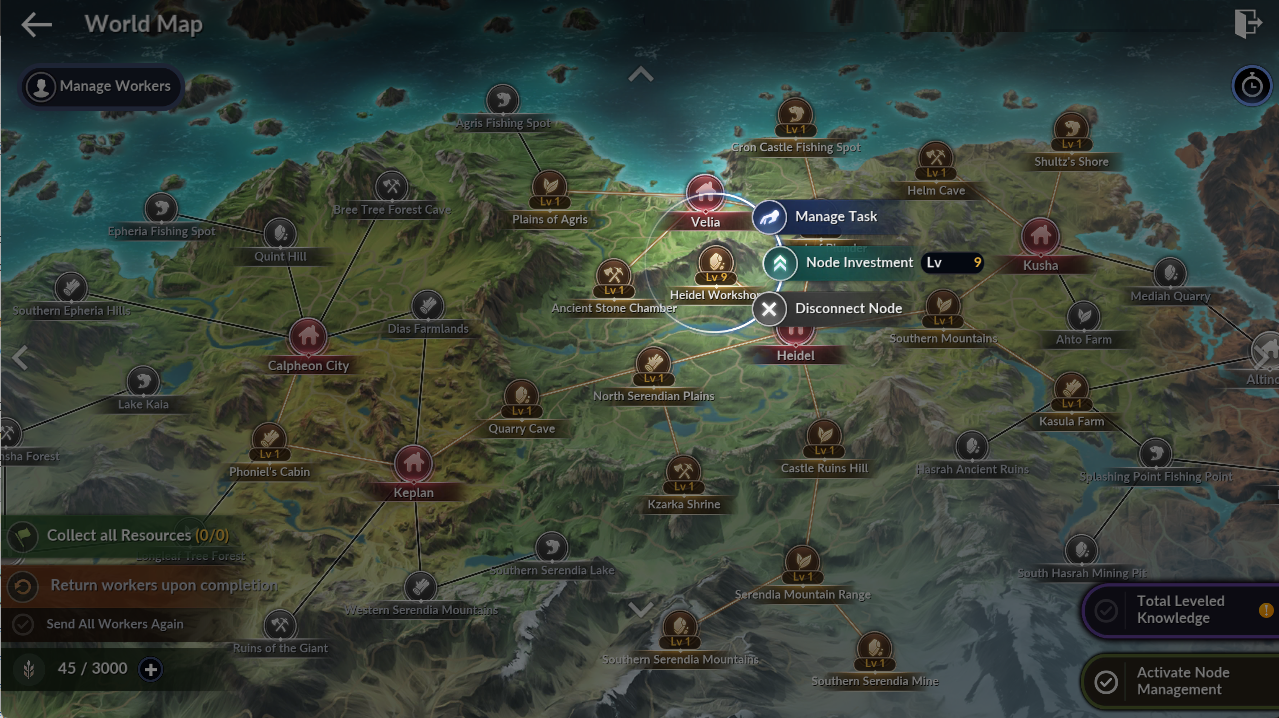Select Node Investment option
This screenshot has height=718, width=1279.
(x=859, y=263)
